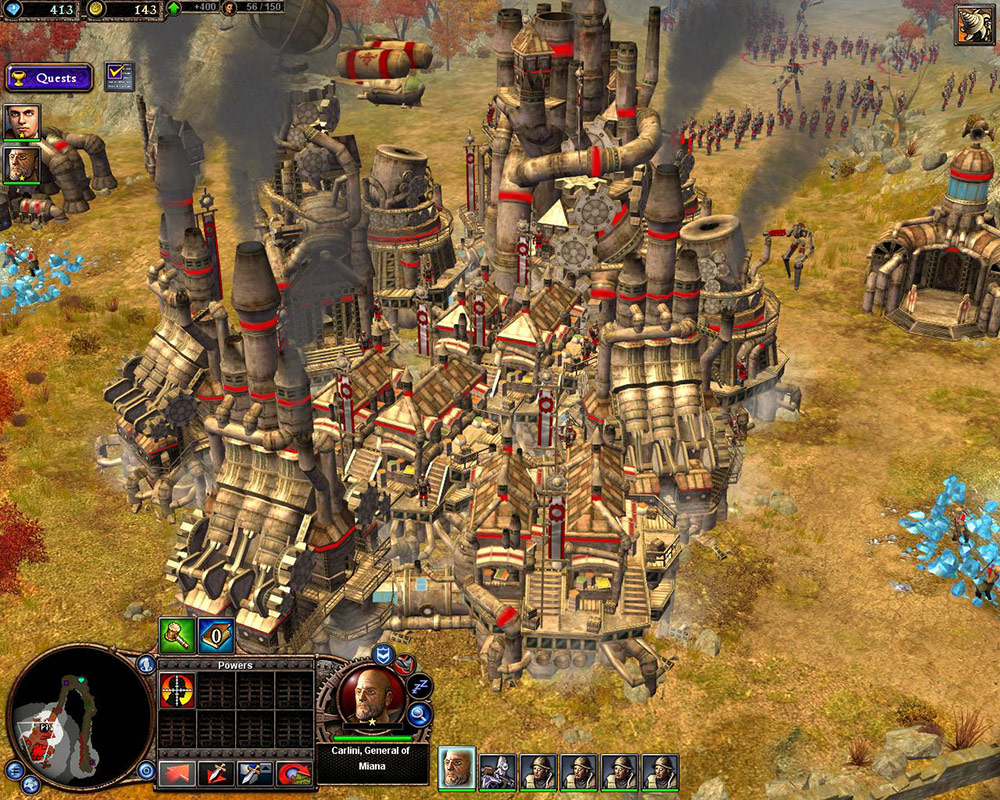Select the young hero portrait below Quests
Screen dimensions: 1000x800
click(x=21, y=121)
